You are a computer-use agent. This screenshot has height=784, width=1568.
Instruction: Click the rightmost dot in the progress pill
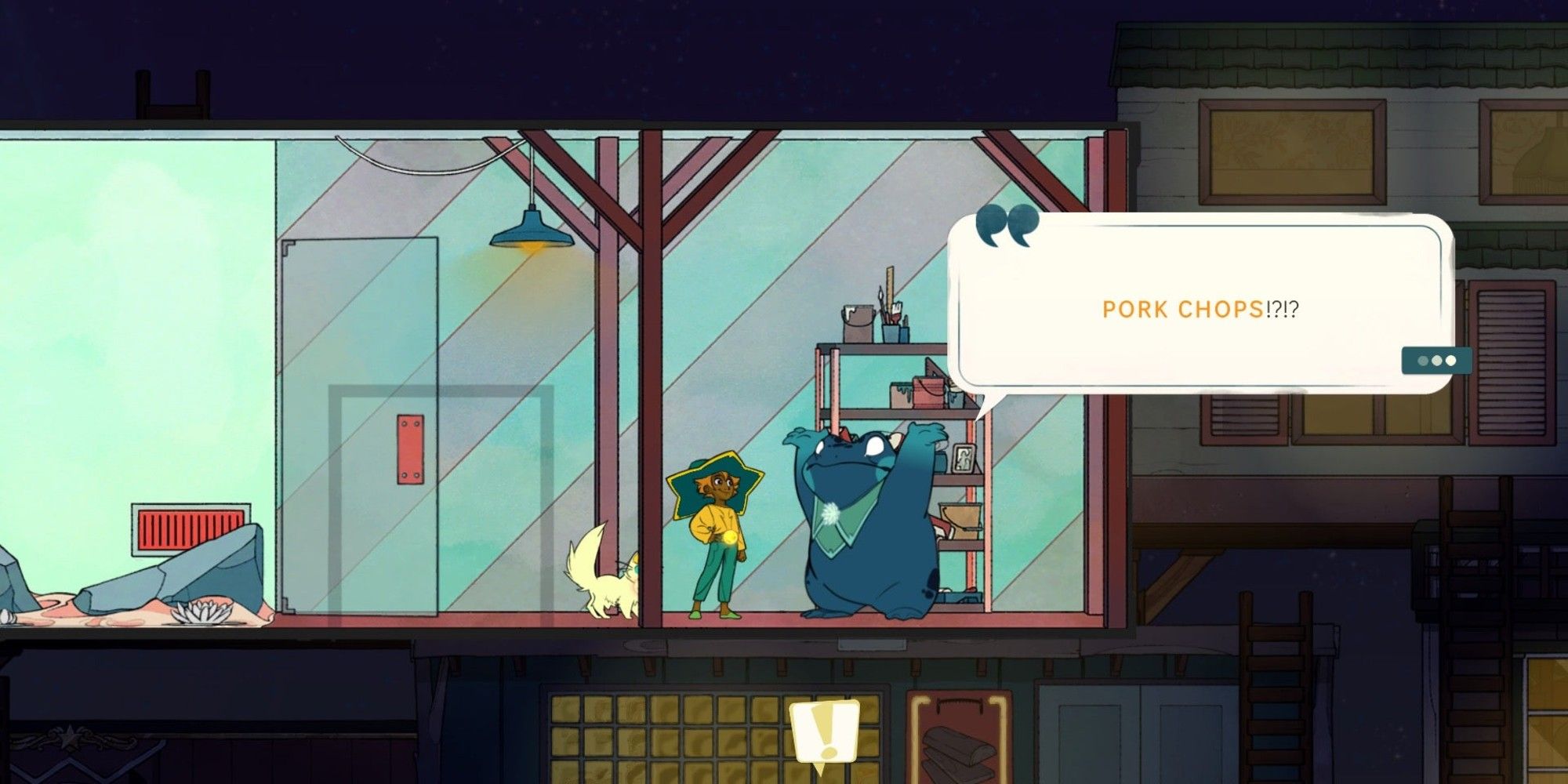coord(1453,361)
